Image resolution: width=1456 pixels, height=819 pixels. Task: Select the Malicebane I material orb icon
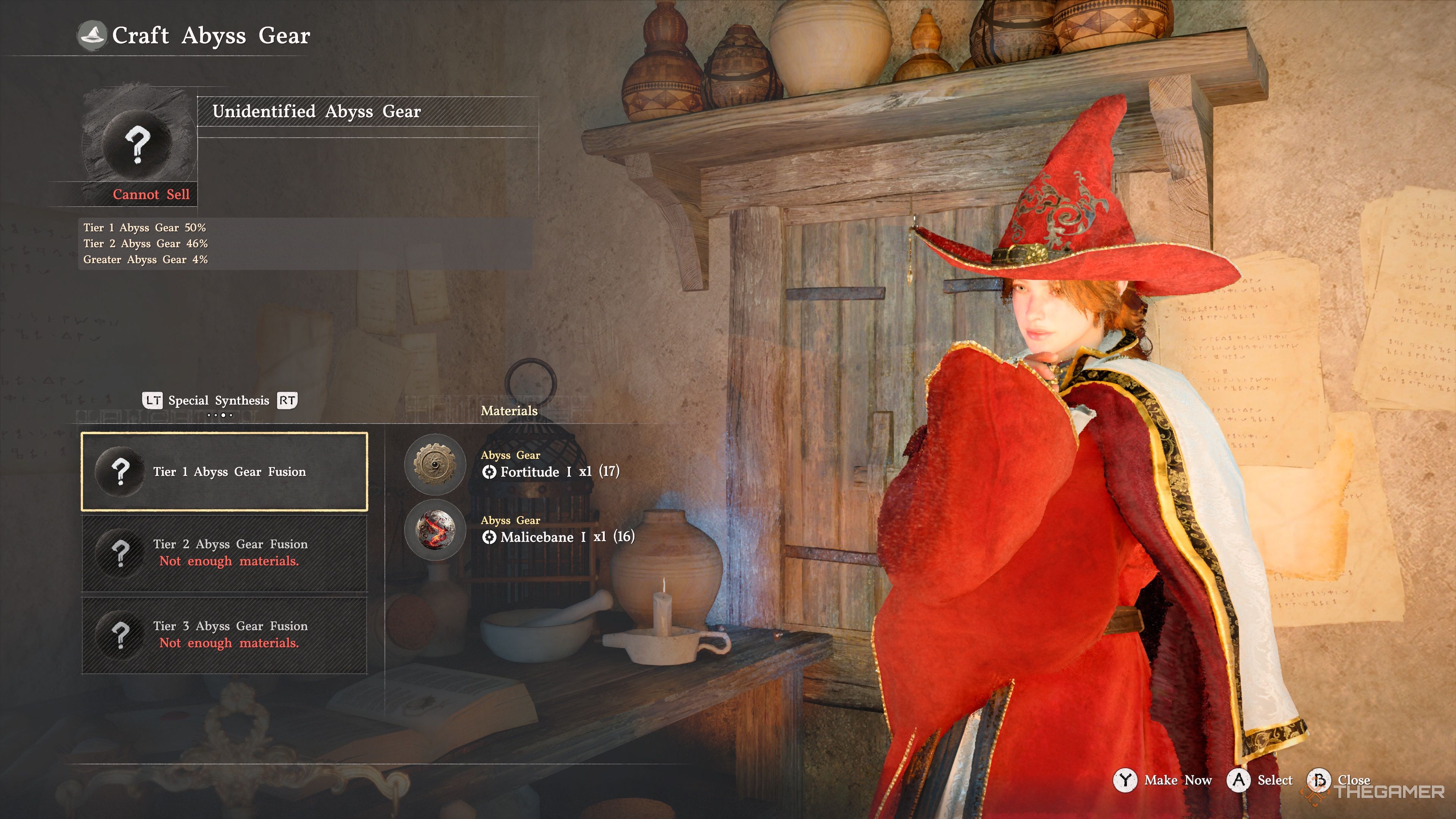pos(435,530)
